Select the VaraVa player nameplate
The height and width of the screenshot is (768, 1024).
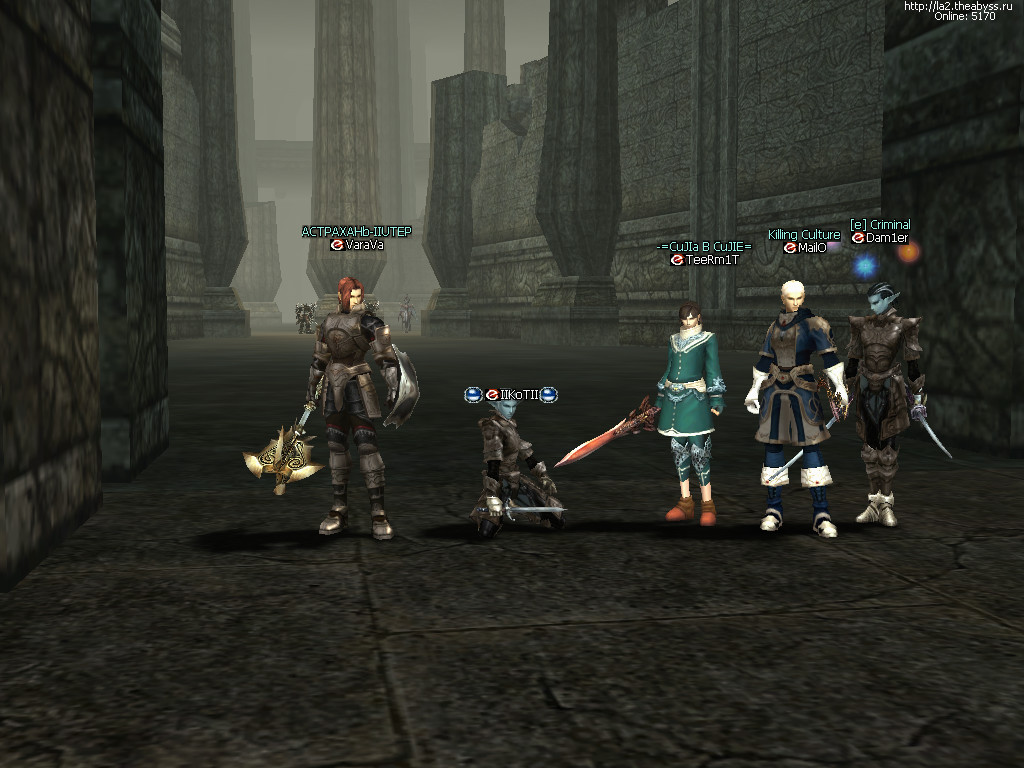pos(364,245)
